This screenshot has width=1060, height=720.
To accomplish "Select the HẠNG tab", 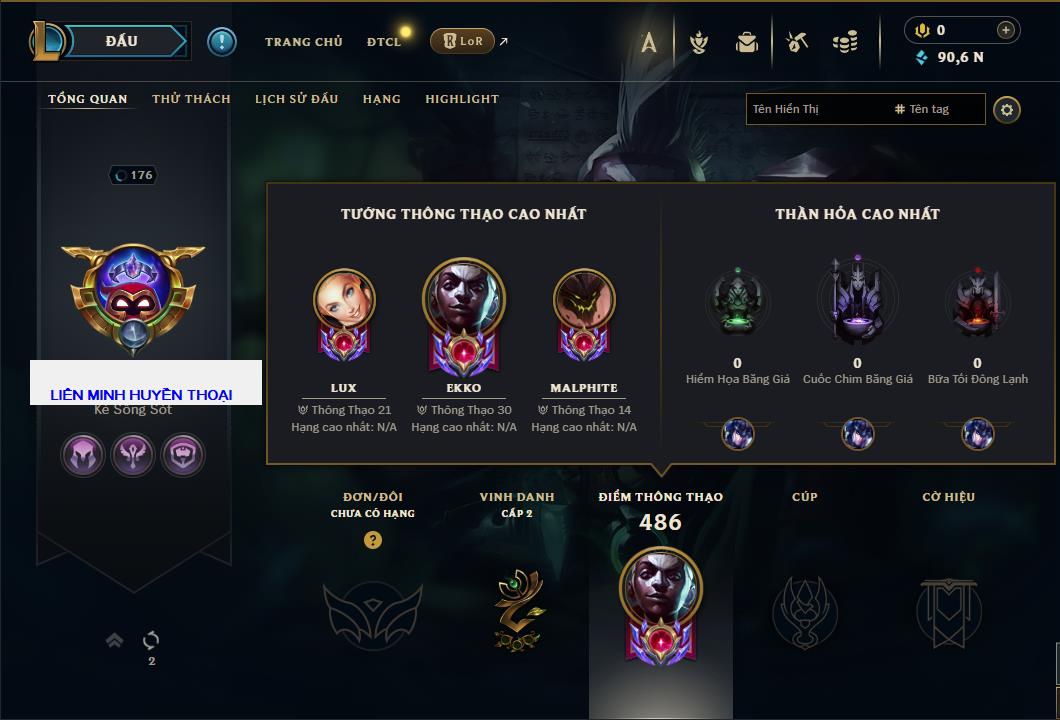I will point(381,99).
